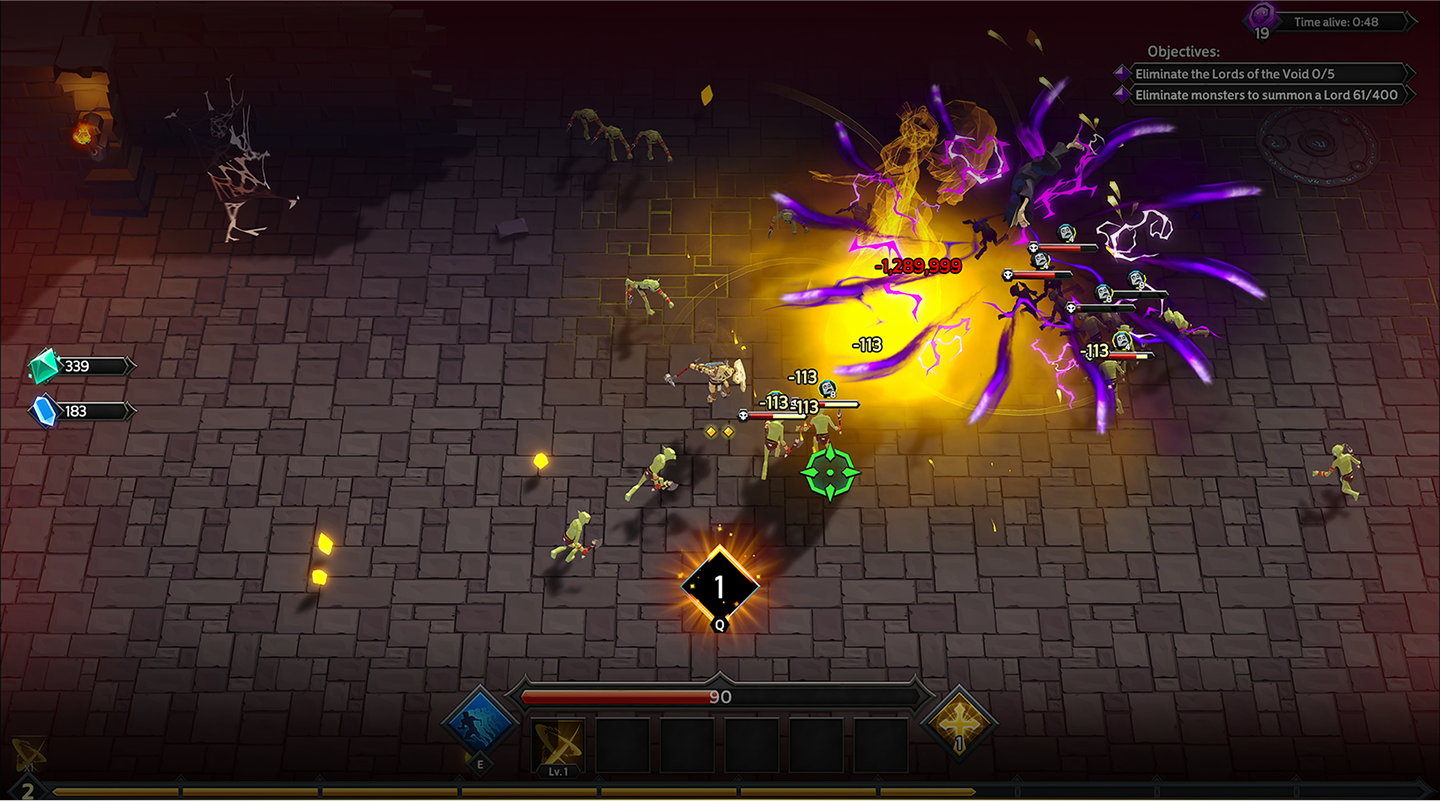Click the faded whirlwind x1 icon
Viewport: 1440px width, 801px height.
pyautogui.click(x=28, y=754)
